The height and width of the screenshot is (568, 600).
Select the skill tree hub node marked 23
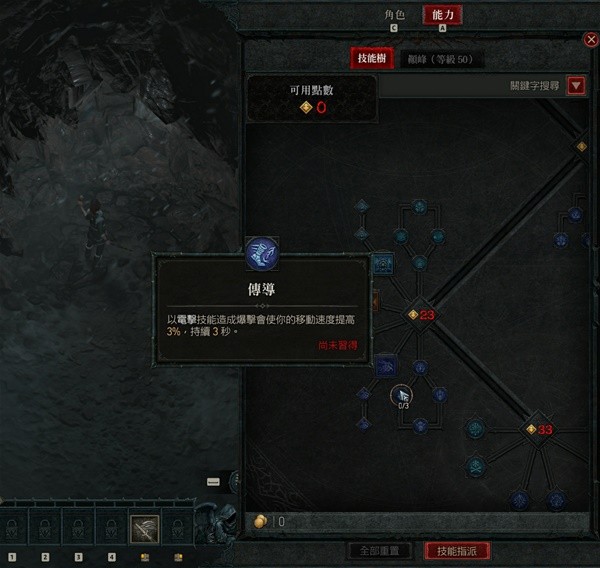click(x=413, y=315)
